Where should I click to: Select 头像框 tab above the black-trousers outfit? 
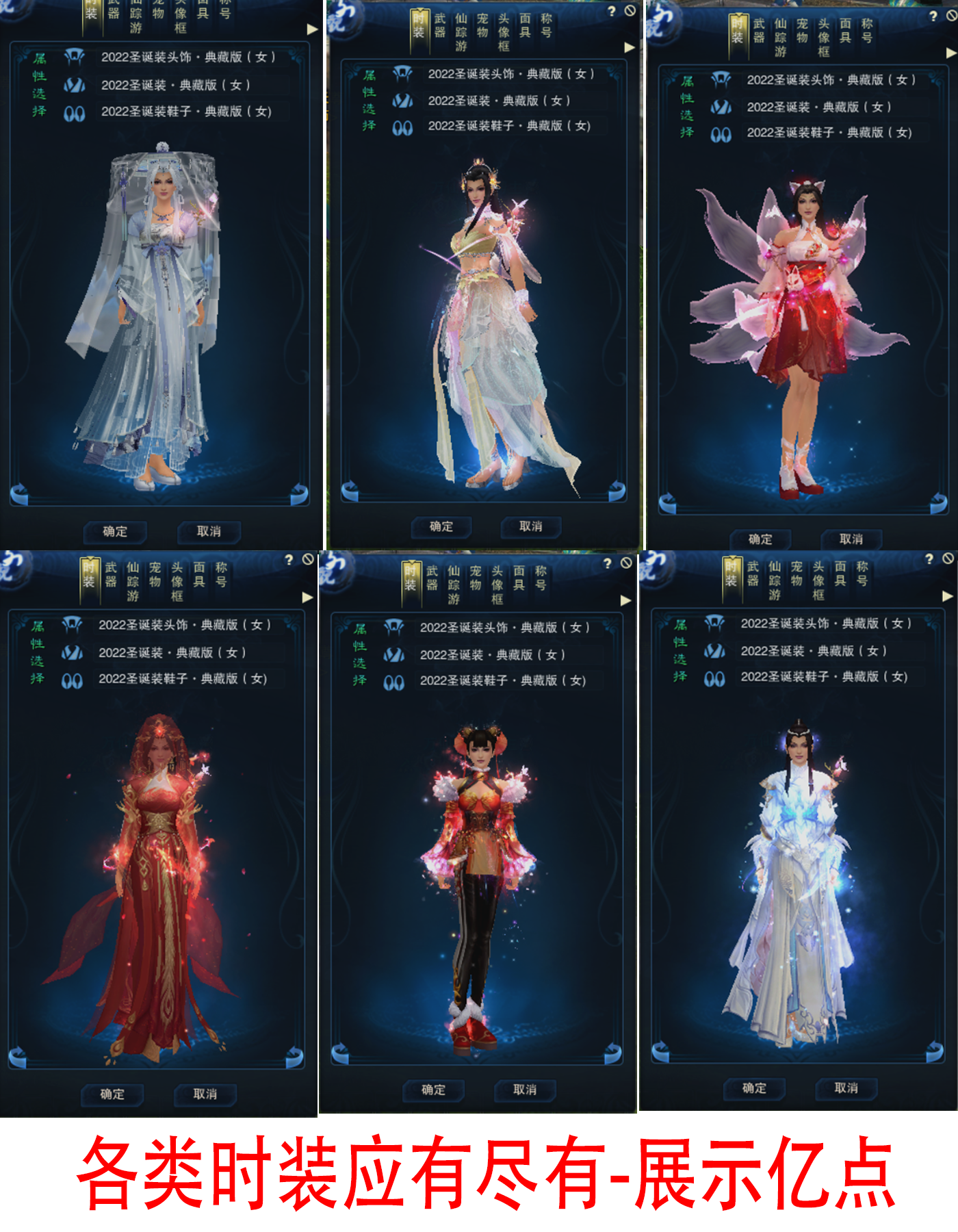tap(497, 585)
